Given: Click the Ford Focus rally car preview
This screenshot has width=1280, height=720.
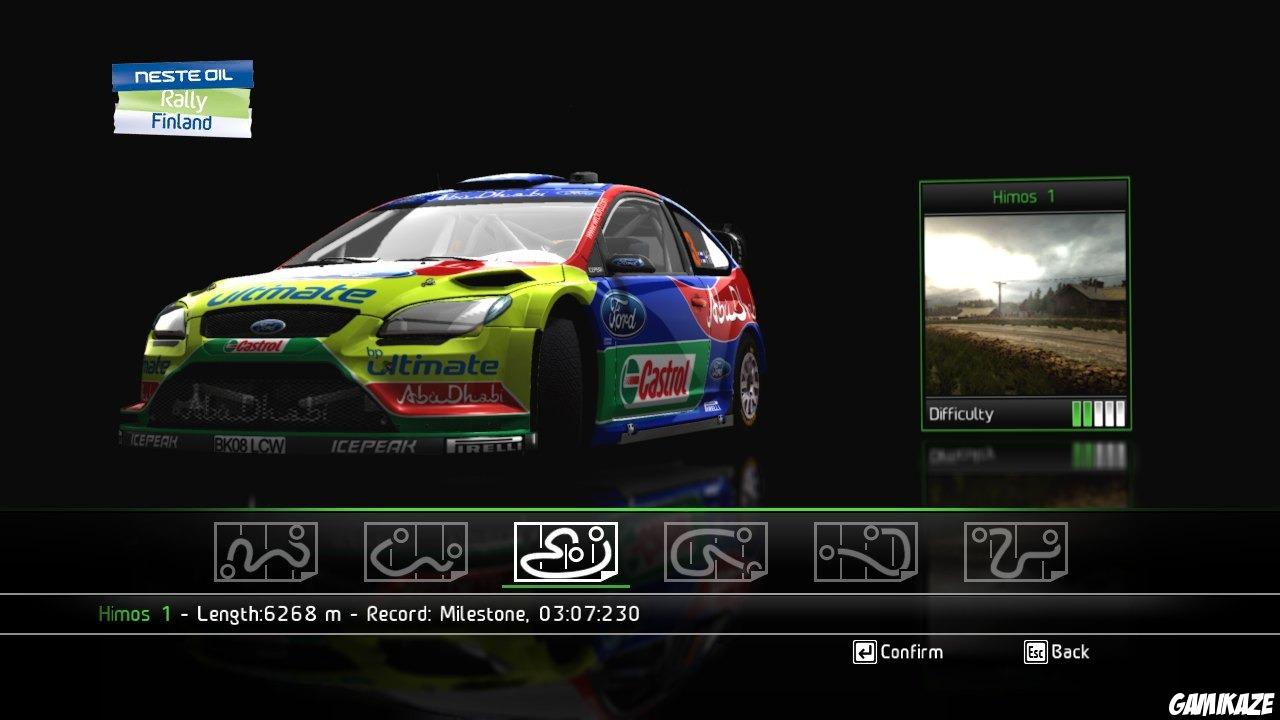Looking at the screenshot, I should coord(430,320).
